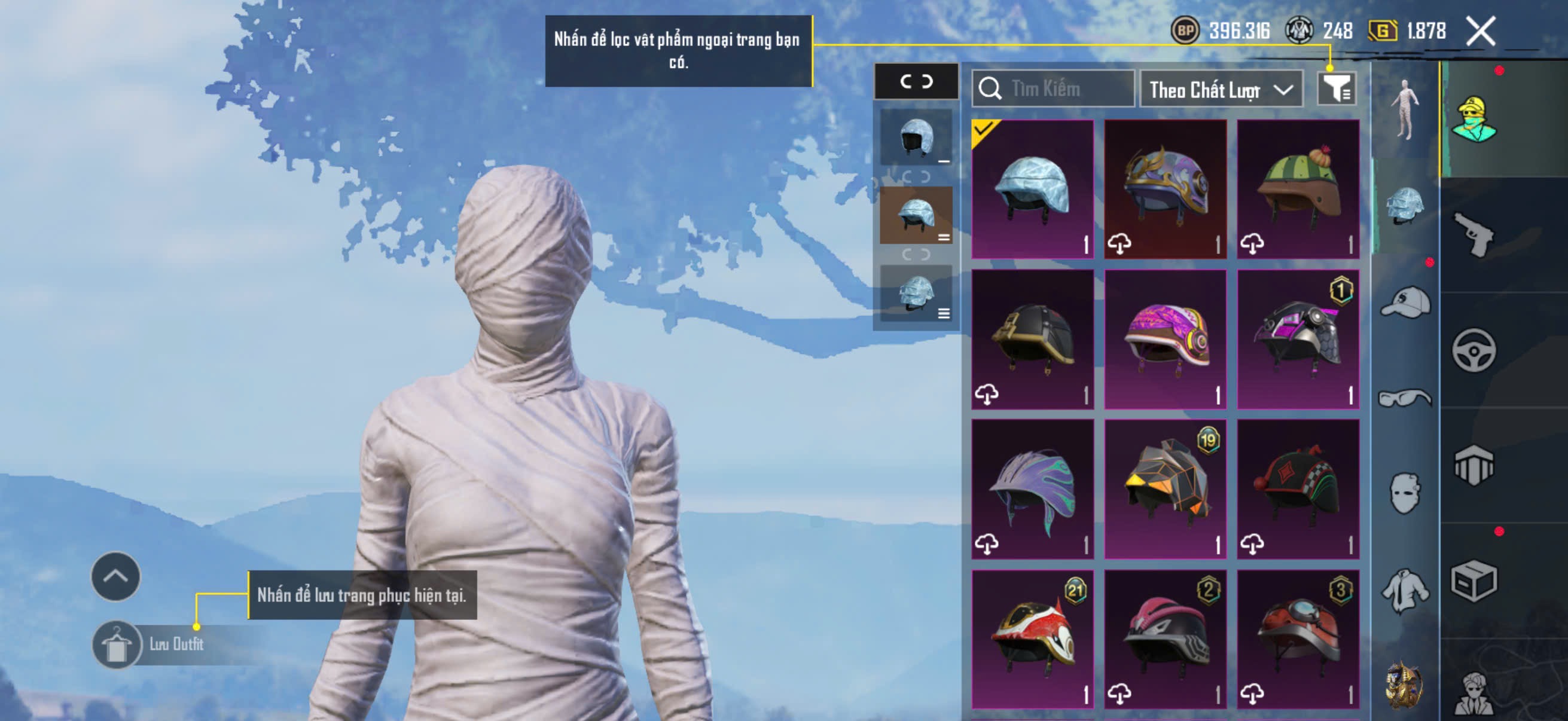Image resolution: width=1568 pixels, height=721 pixels.
Task: Pick the red goggles helmet numbered 3
Action: pyautogui.click(x=1298, y=639)
